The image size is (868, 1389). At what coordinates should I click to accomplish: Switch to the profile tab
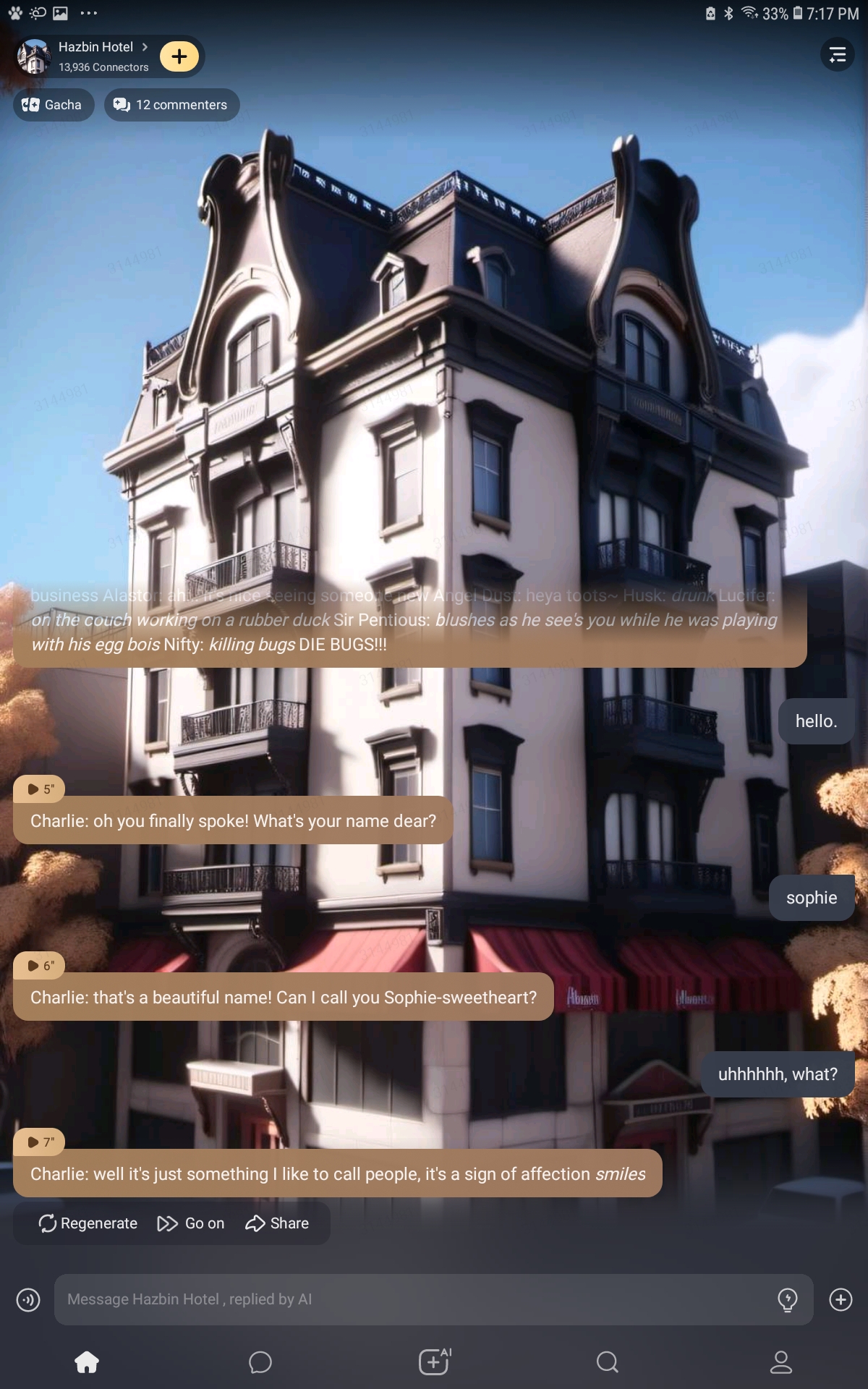781,1362
